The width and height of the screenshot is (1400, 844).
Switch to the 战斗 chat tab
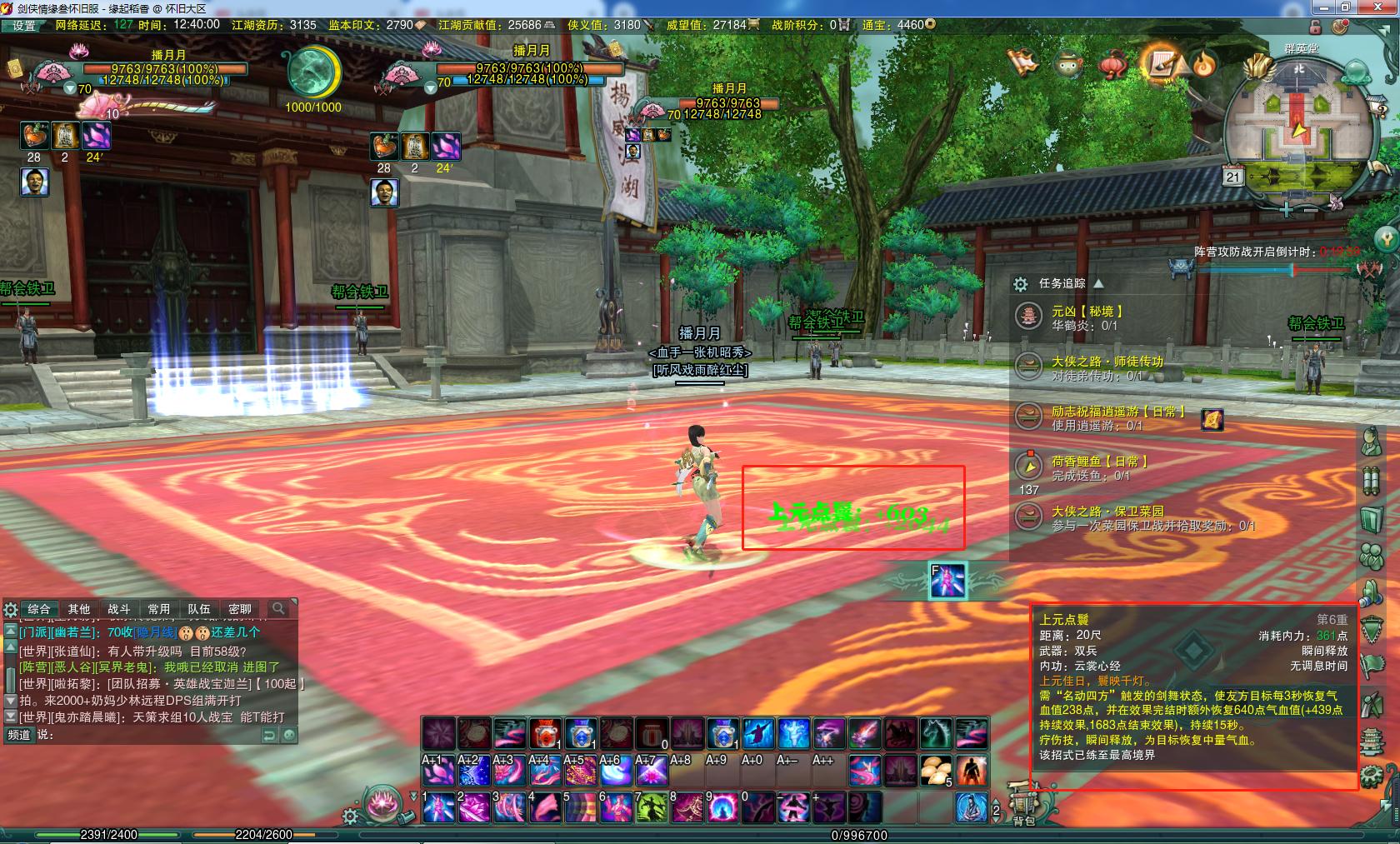(119, 609)
